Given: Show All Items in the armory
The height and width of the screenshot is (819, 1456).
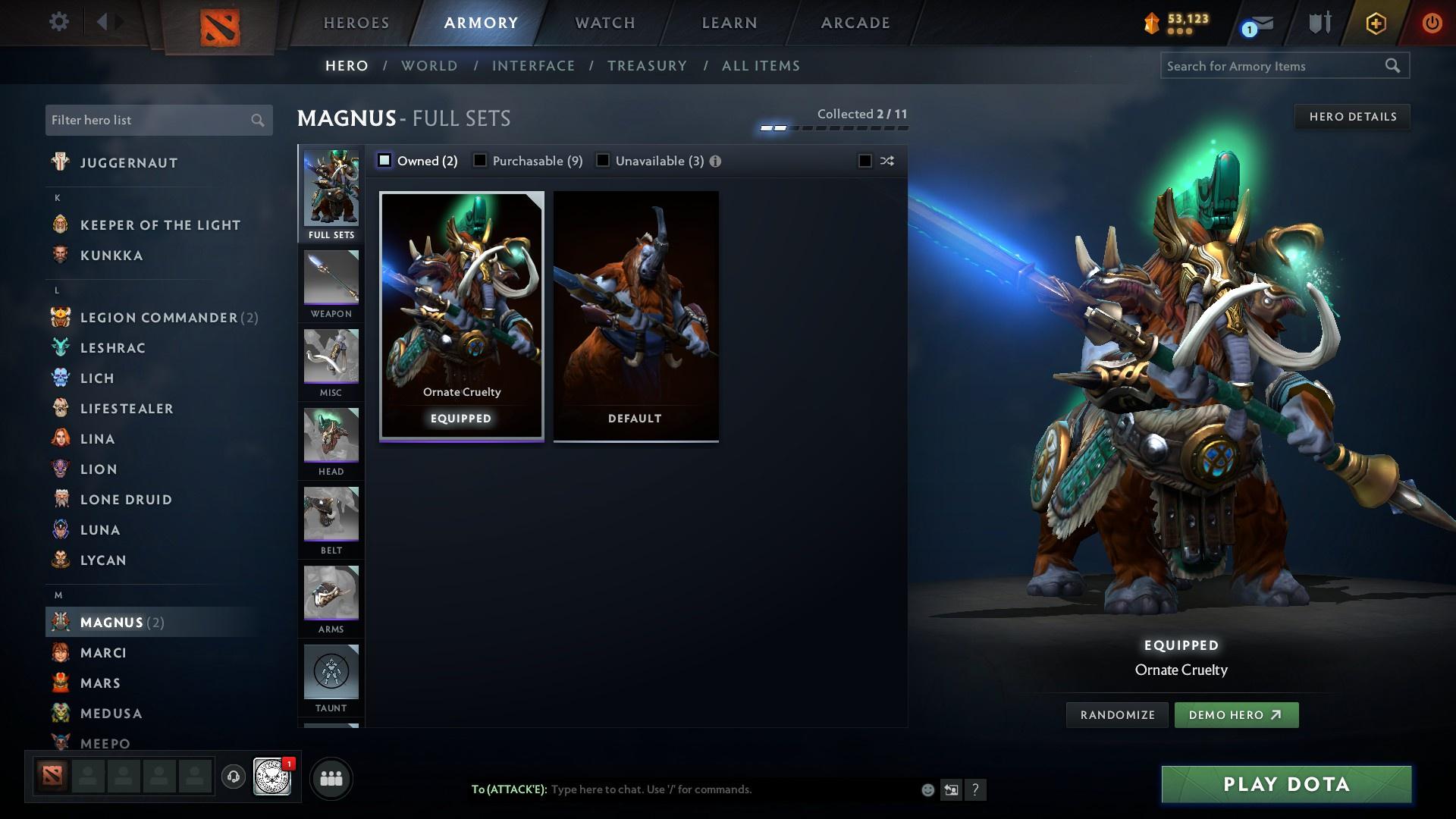Looking at the screenshot, I should pos(761,66).
